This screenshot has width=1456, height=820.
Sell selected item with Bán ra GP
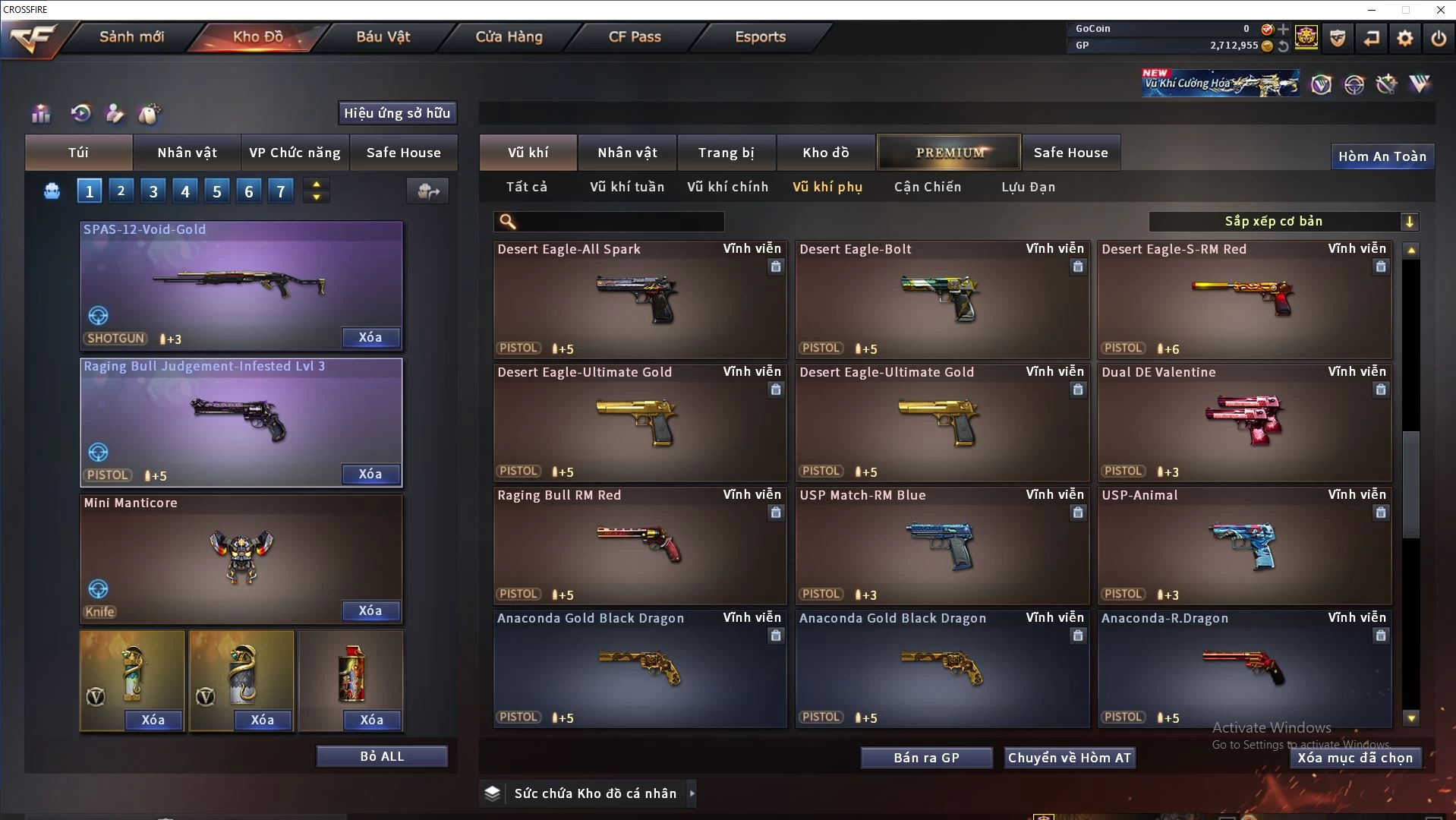coord(926,758)
